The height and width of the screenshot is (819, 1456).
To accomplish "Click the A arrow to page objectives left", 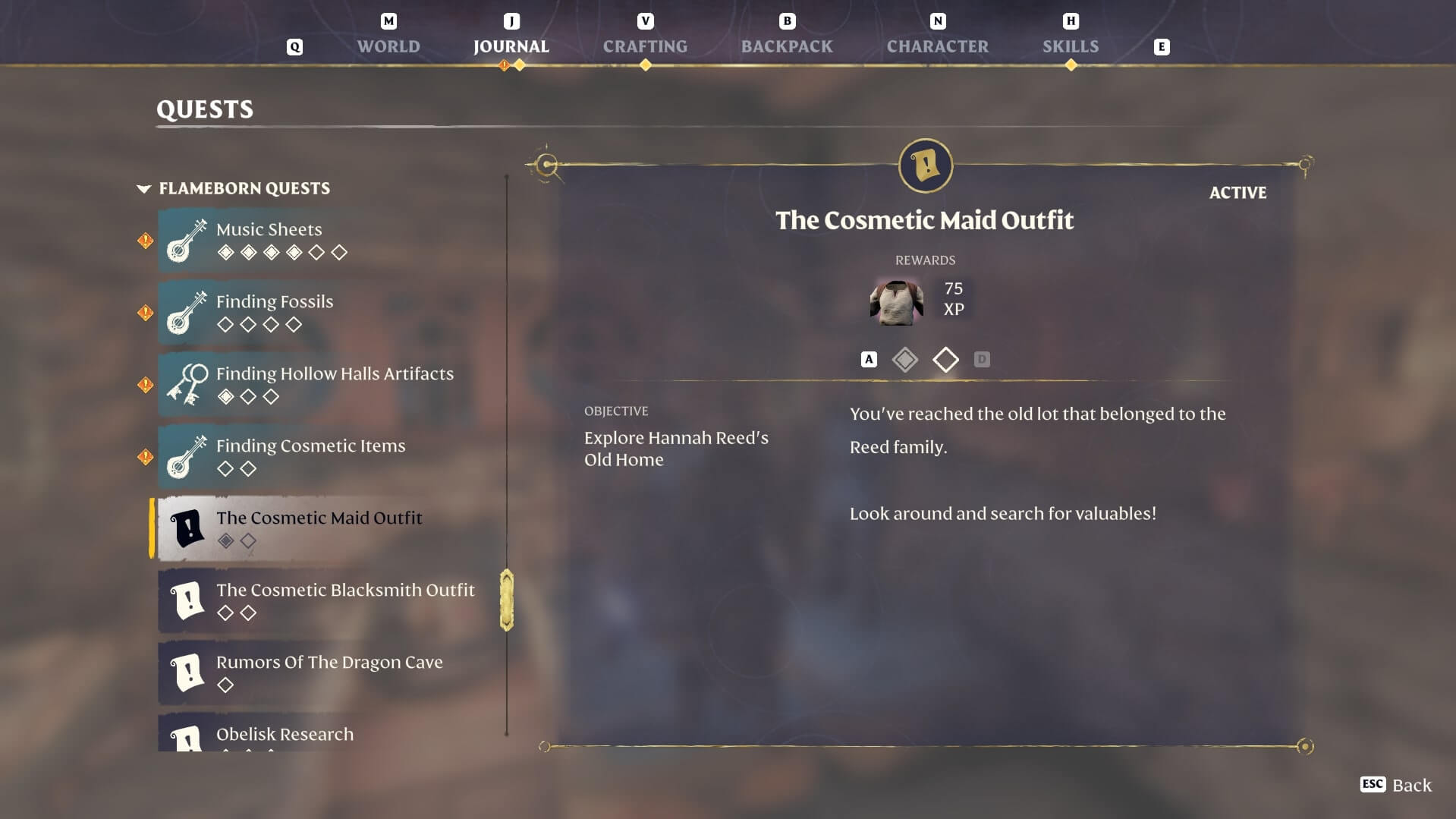I will [868, 359].
